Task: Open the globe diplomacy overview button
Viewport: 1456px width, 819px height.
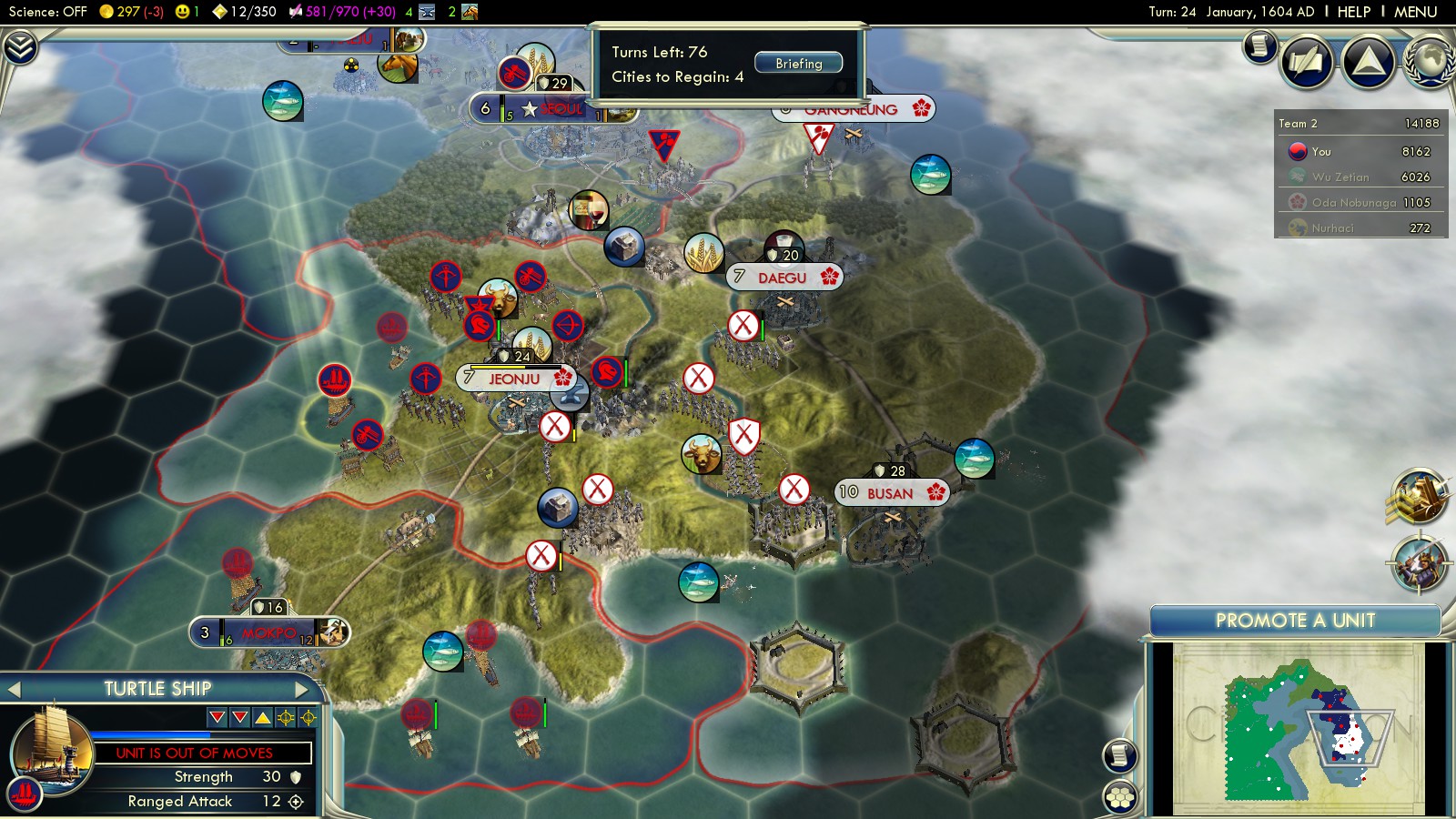Action: (x=1430, y=61)
